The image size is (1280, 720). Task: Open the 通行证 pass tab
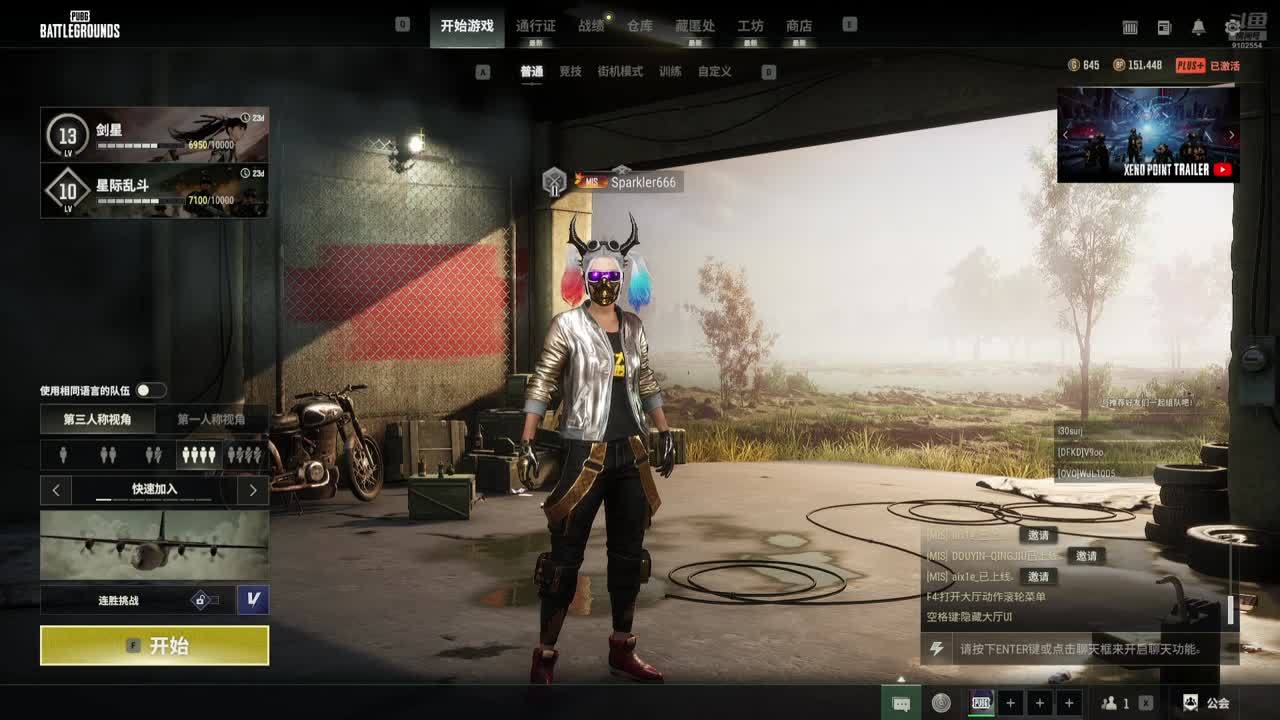click(x=536, y=26)
